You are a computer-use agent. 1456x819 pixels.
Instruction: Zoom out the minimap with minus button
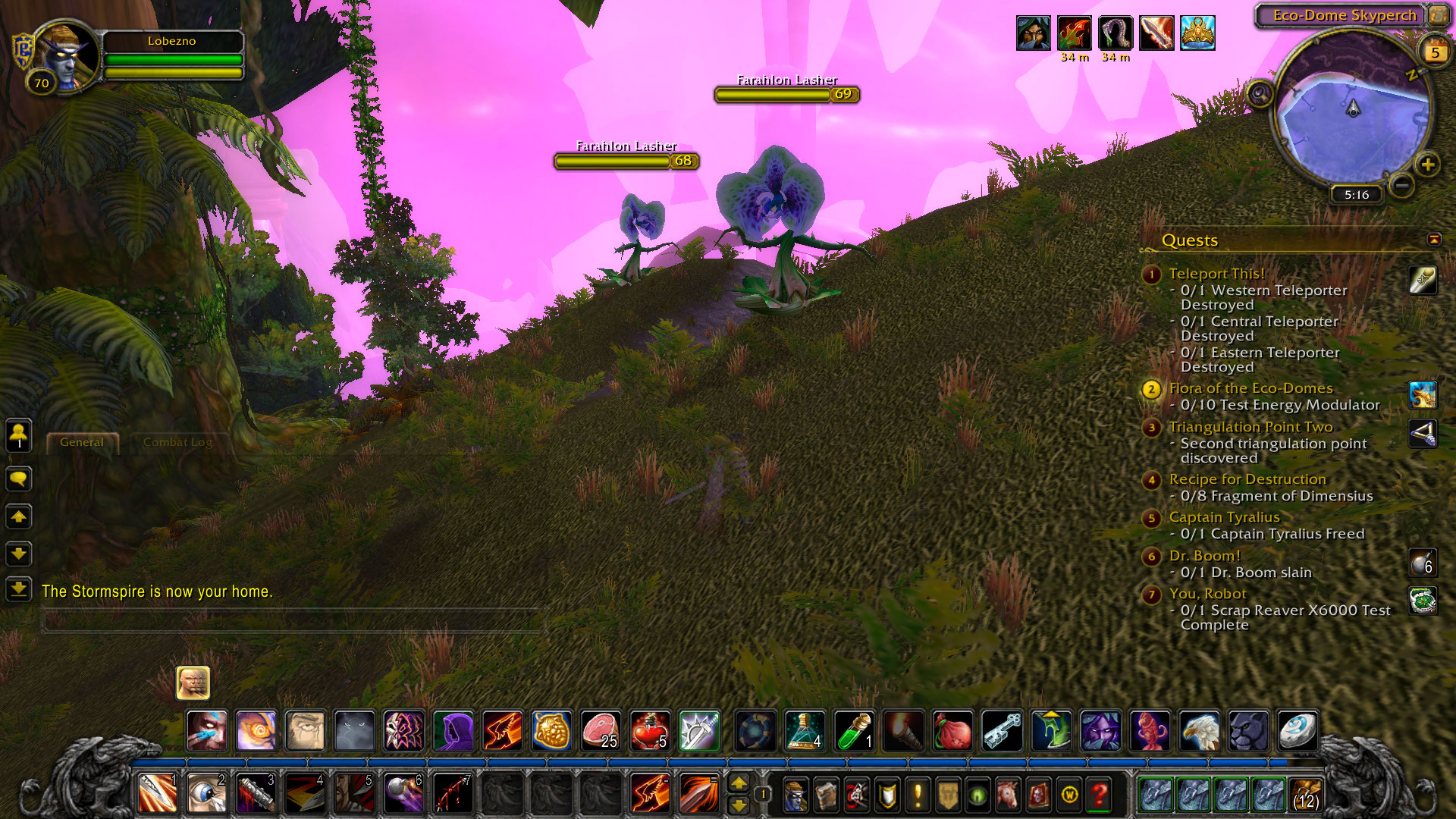click(1401, 184)
